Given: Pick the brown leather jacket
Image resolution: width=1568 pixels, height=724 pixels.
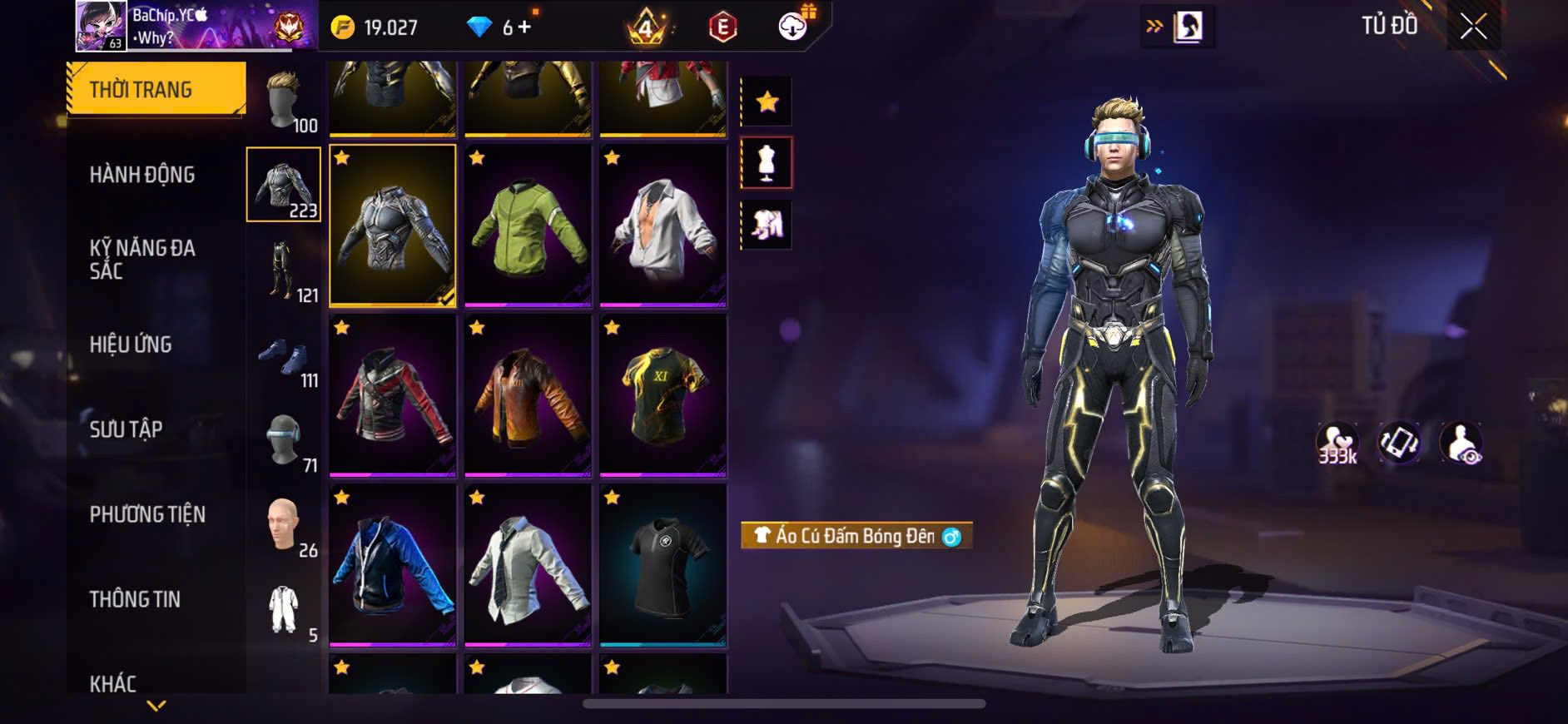Looking at the screenshot, I should 528,394.
